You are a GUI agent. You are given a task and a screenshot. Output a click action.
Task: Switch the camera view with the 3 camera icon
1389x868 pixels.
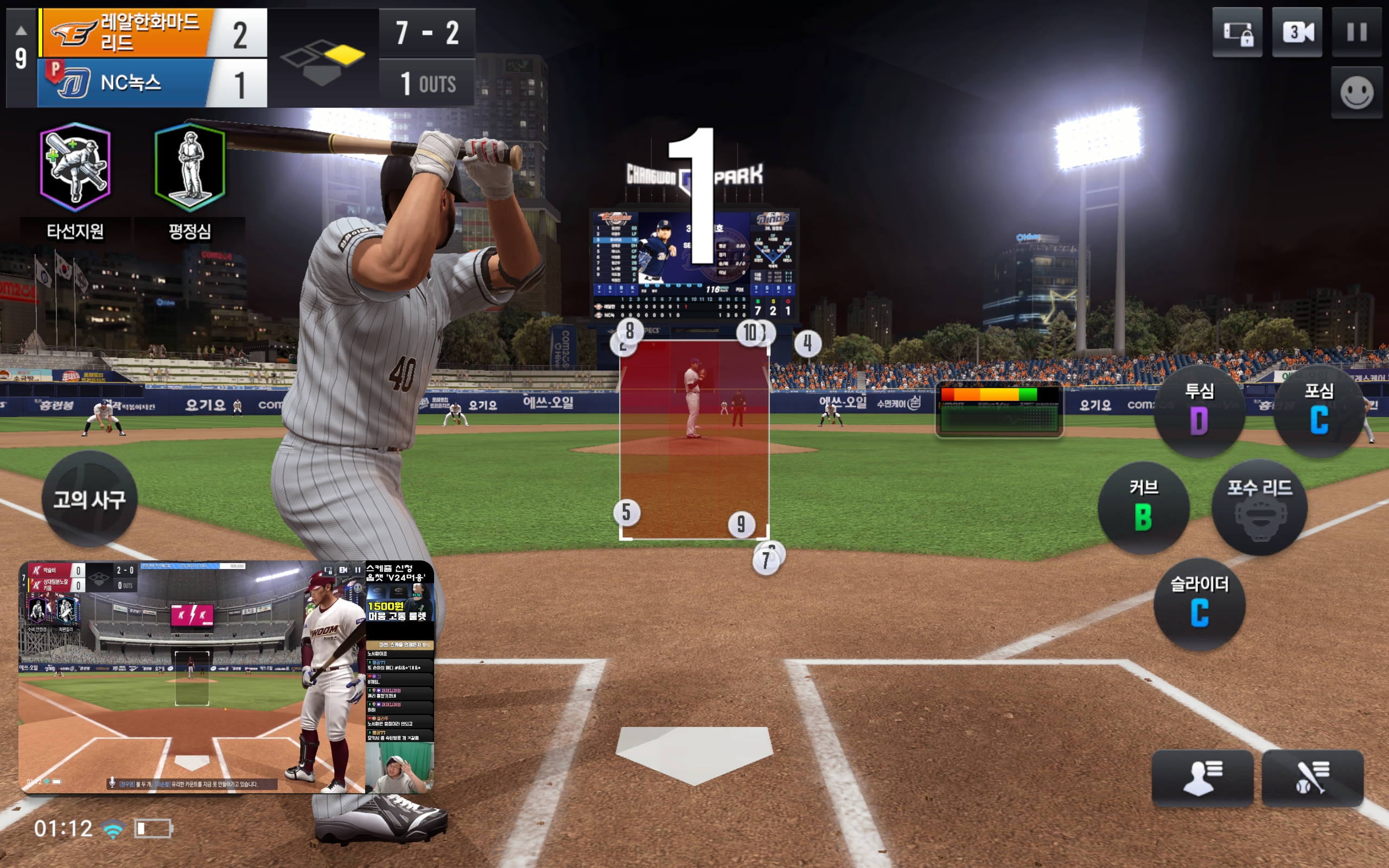[1297, 32]
